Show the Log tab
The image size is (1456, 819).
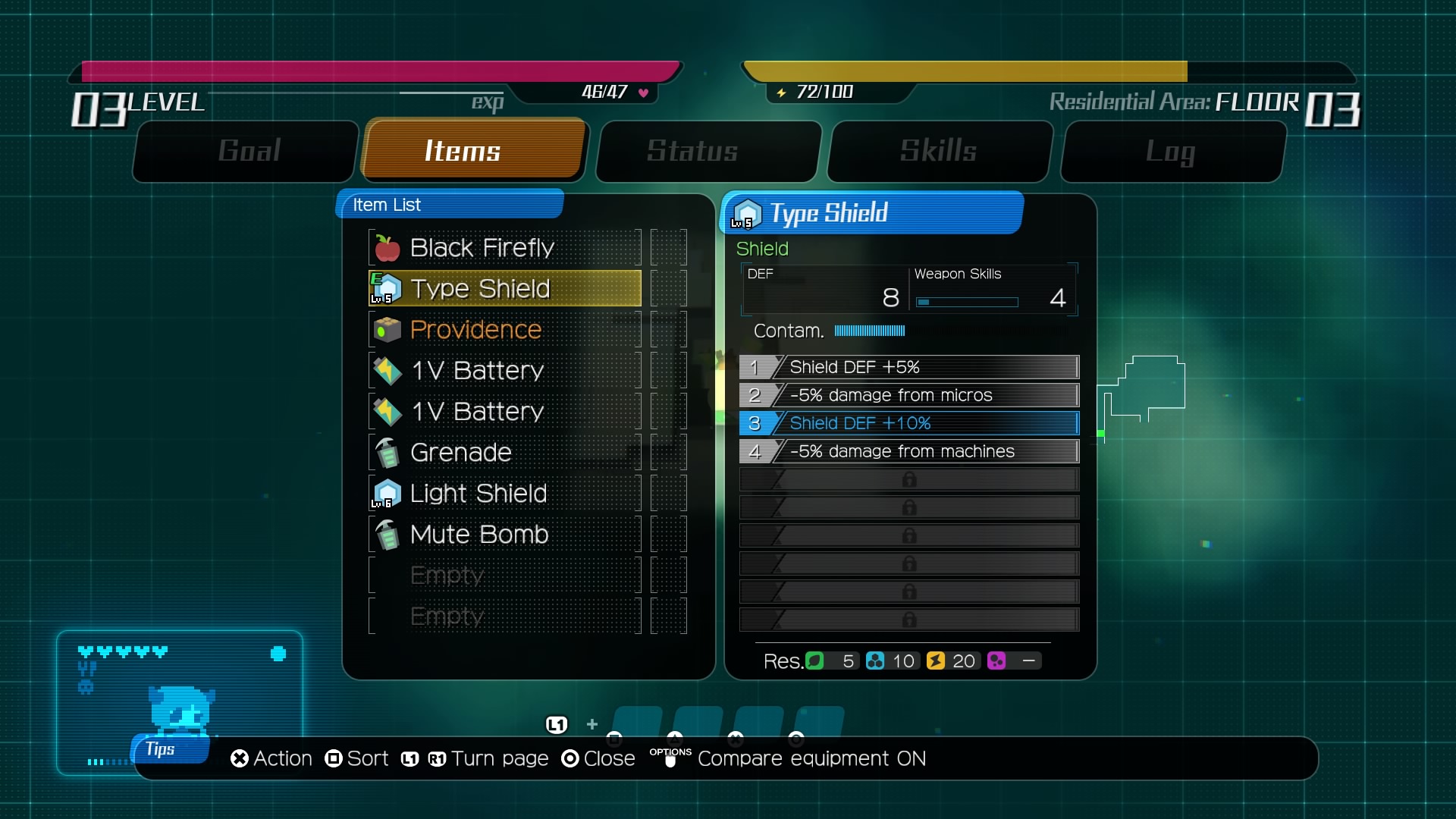click(x=1172, y=151)
